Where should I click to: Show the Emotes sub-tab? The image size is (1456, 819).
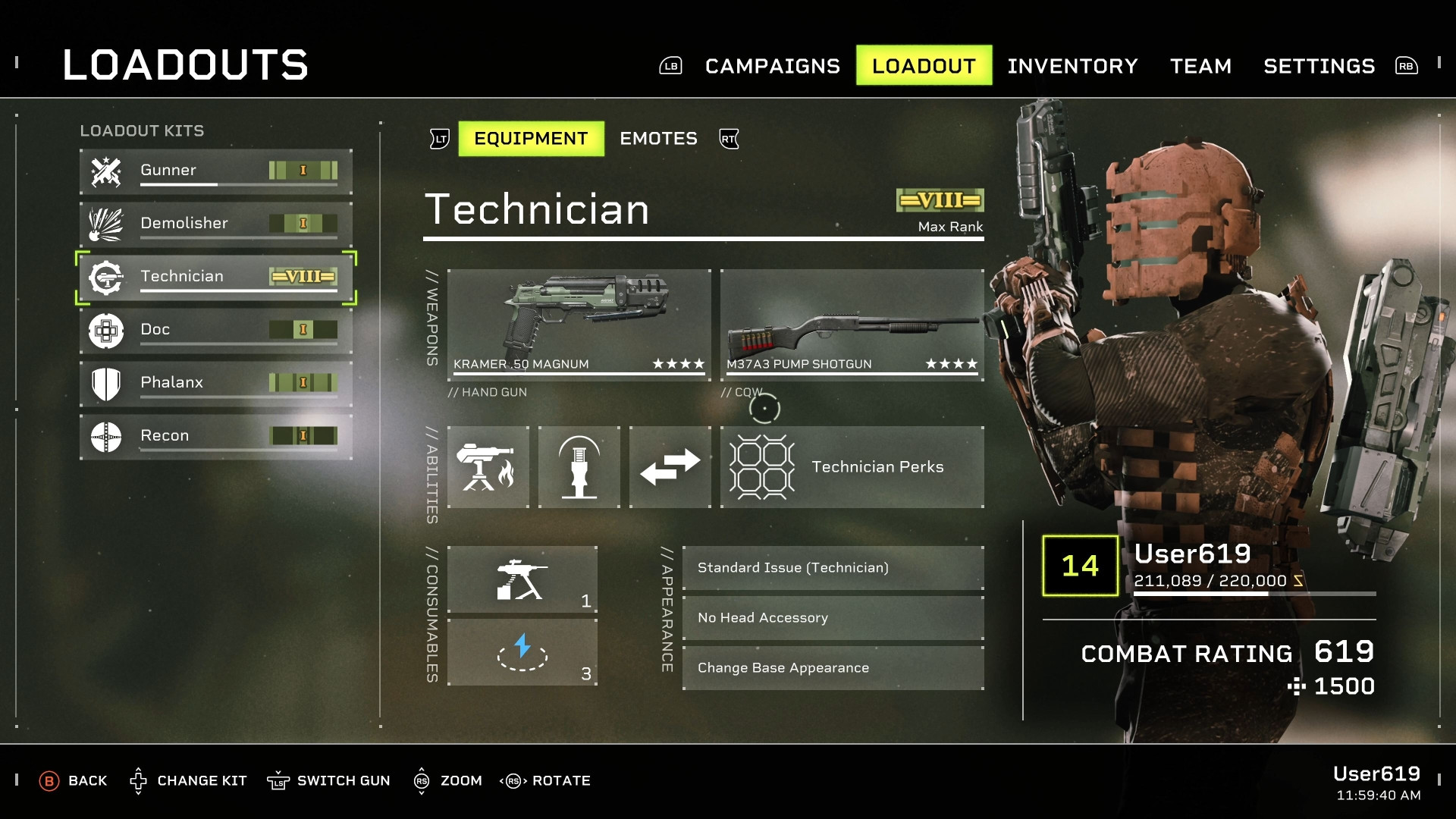pyautogui.click(x=658, y=139)
